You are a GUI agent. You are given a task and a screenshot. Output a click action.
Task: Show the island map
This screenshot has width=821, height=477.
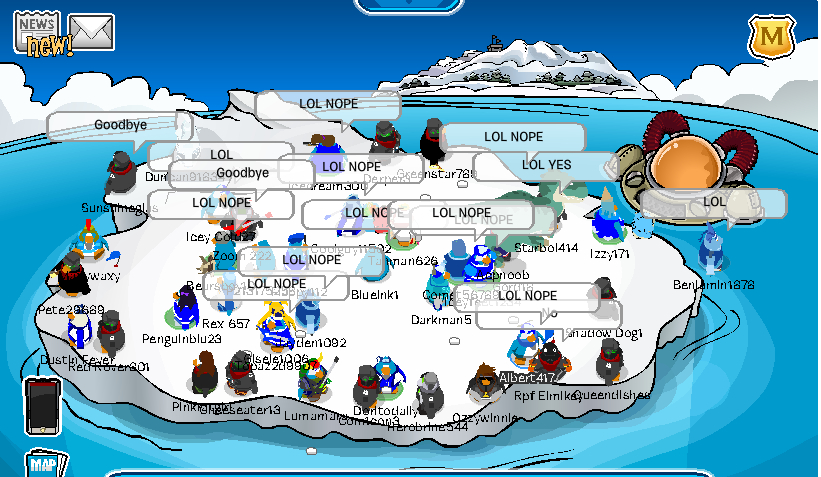pos(45,464)
